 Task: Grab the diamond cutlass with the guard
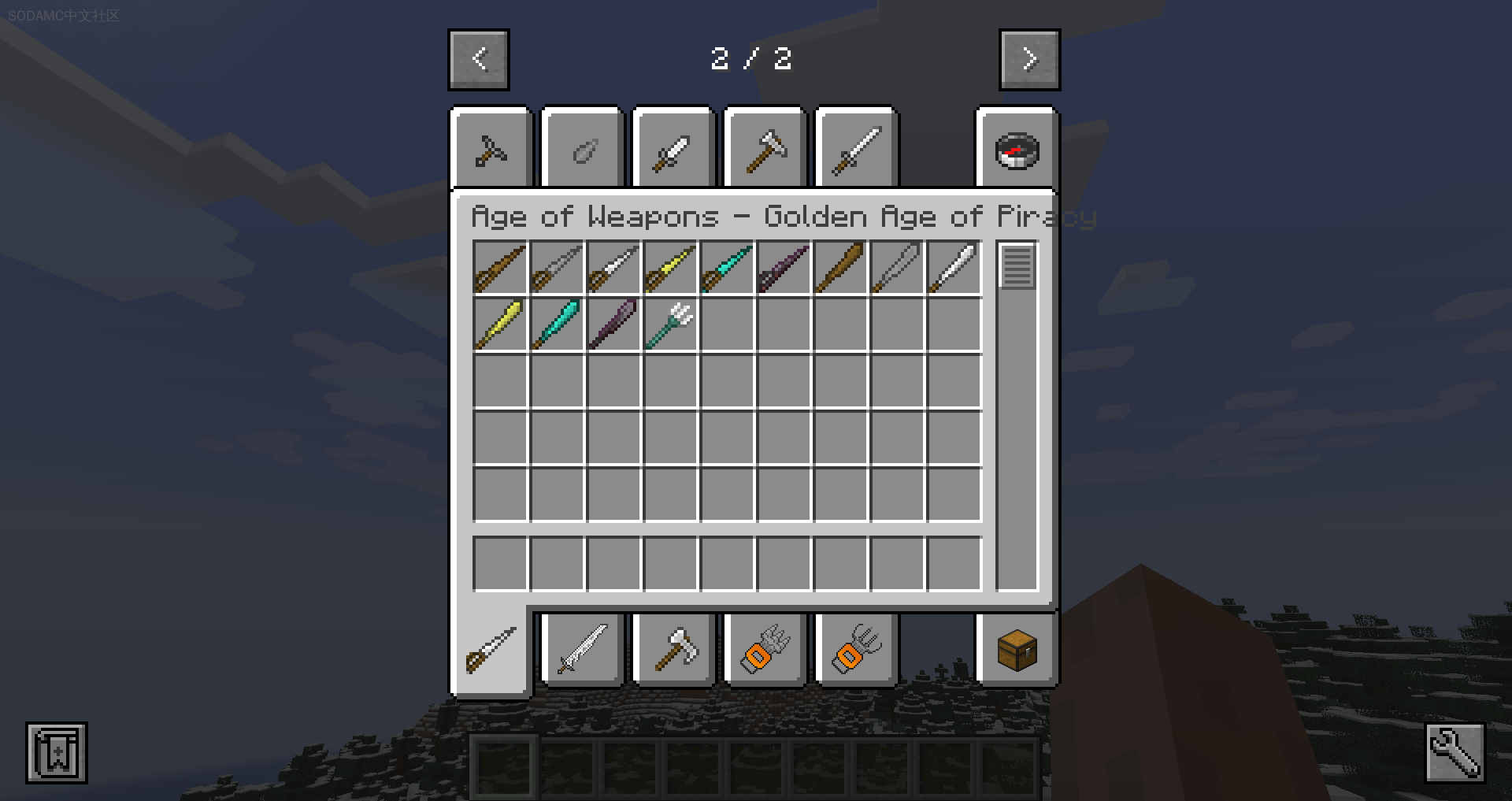(x=727, y=269)
